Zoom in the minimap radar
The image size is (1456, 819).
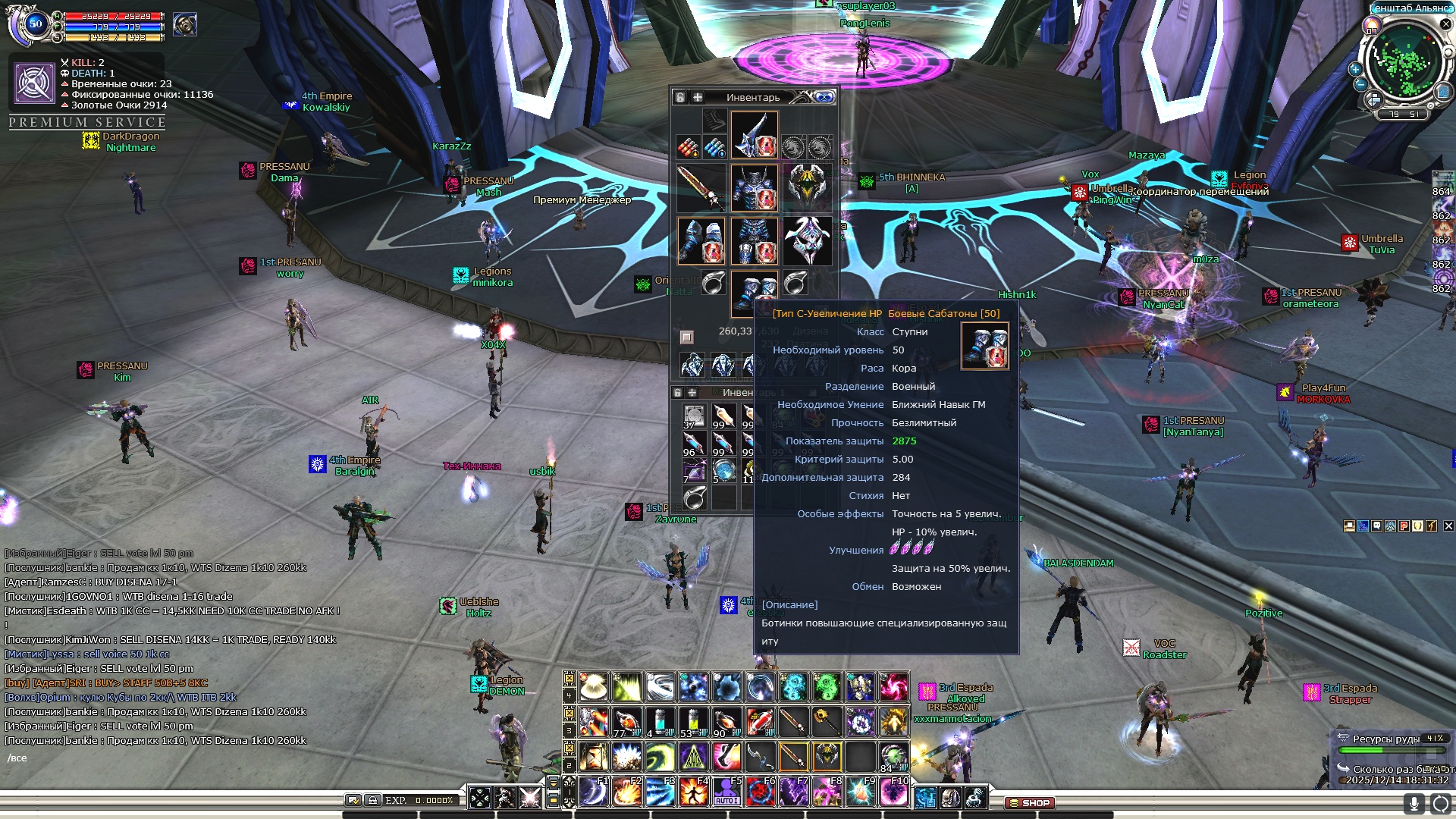pos(1355,69)
